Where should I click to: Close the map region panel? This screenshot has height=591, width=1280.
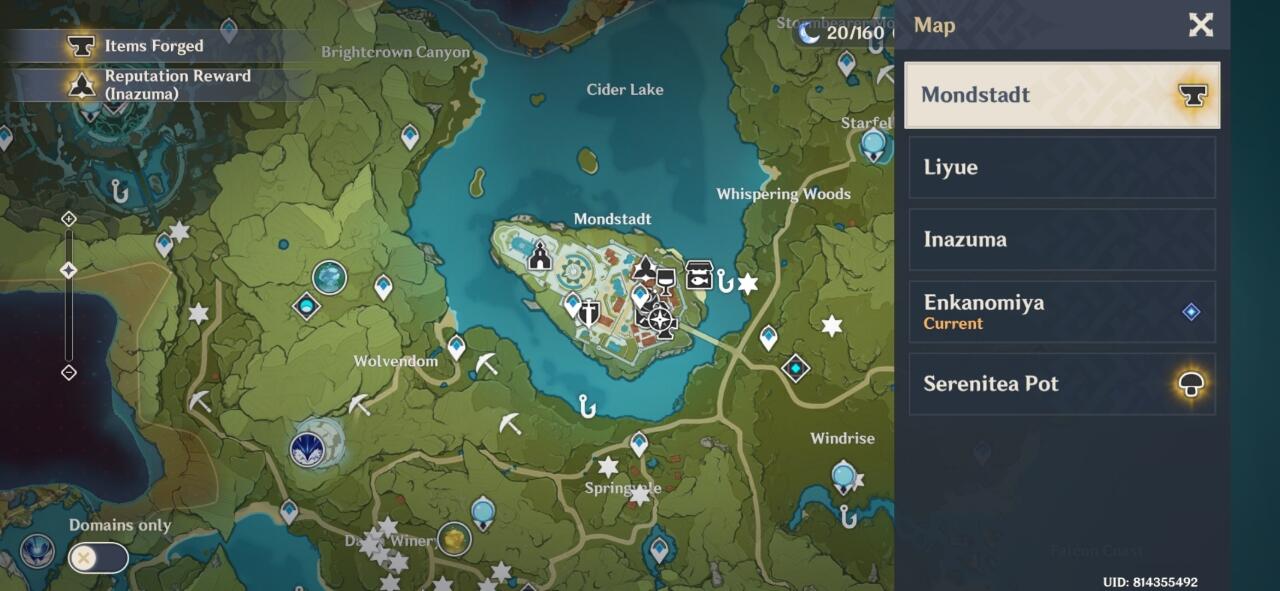tap(1200, 25)
